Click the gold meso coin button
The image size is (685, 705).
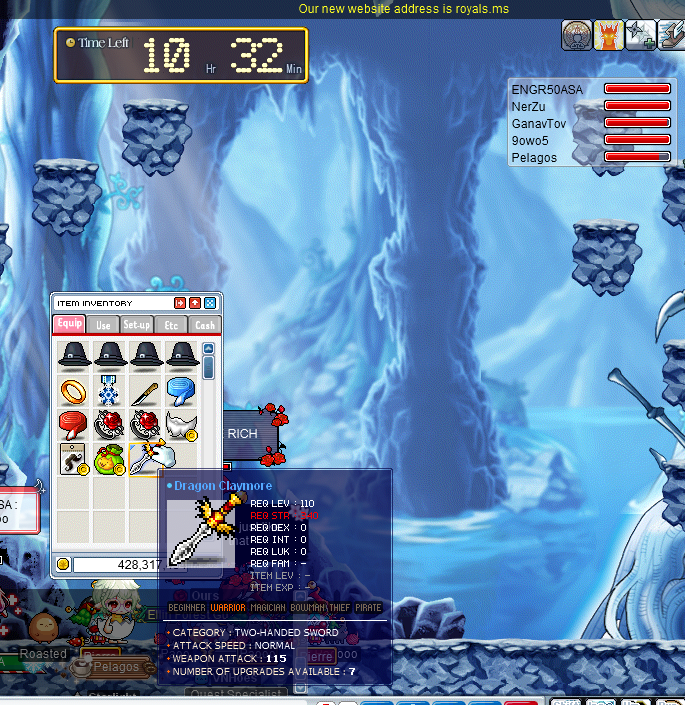[64, 564]
